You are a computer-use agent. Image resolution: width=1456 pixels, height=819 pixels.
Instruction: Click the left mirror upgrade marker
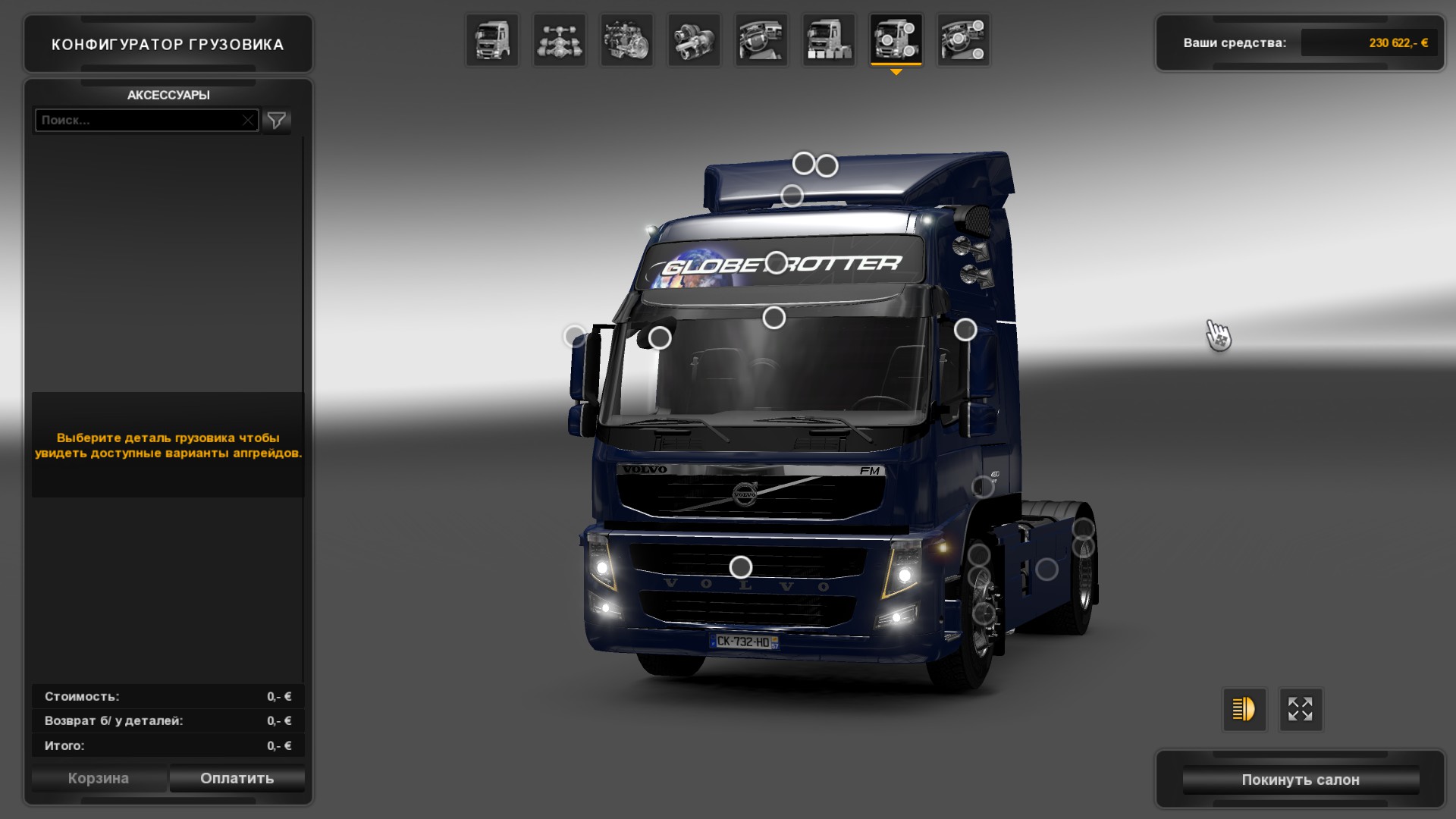[x=575, y=334]
